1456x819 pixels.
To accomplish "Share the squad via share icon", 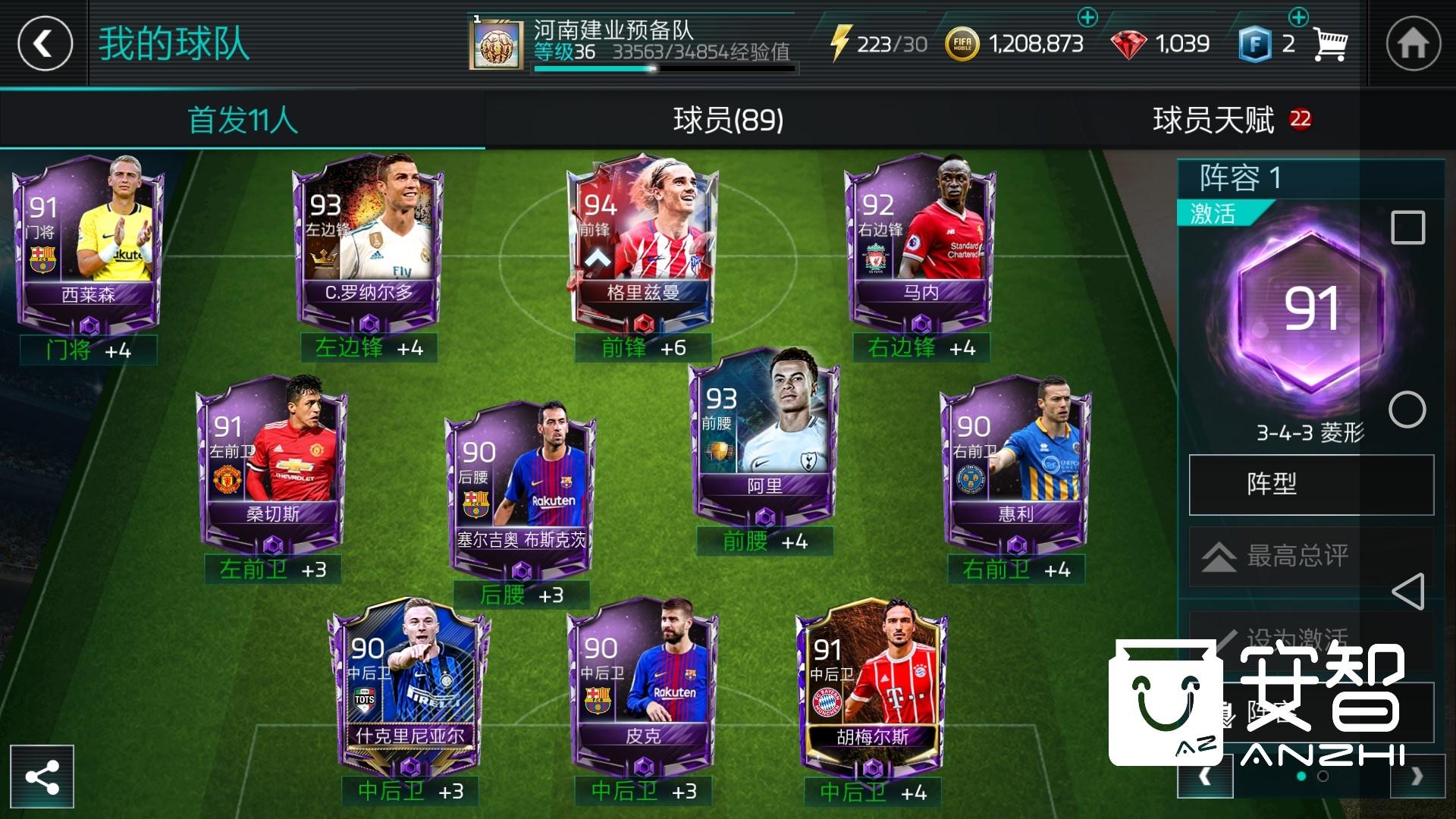I will pyautogui.click(x=42, y=777).
